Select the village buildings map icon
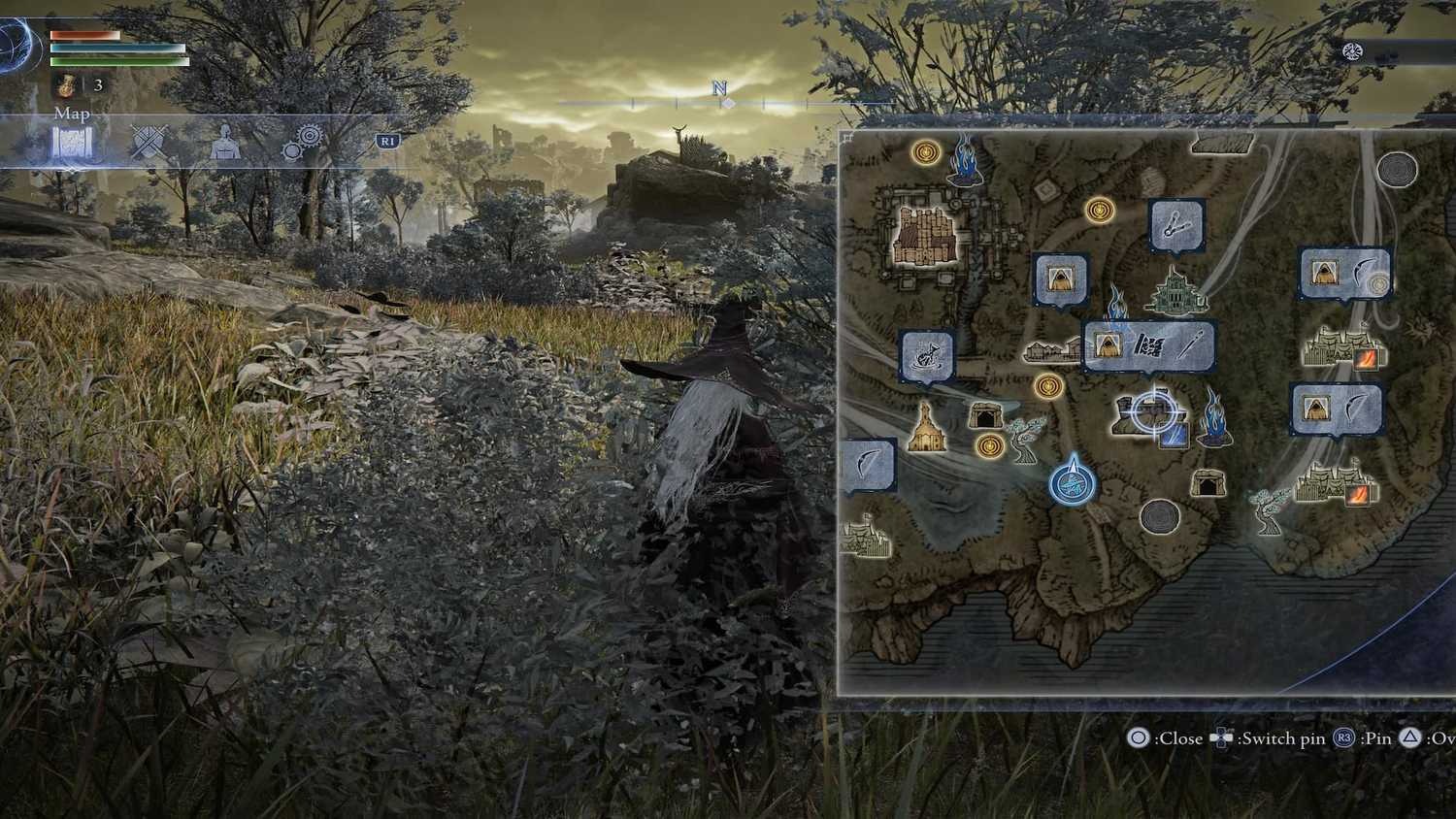 click(1052, 349)
